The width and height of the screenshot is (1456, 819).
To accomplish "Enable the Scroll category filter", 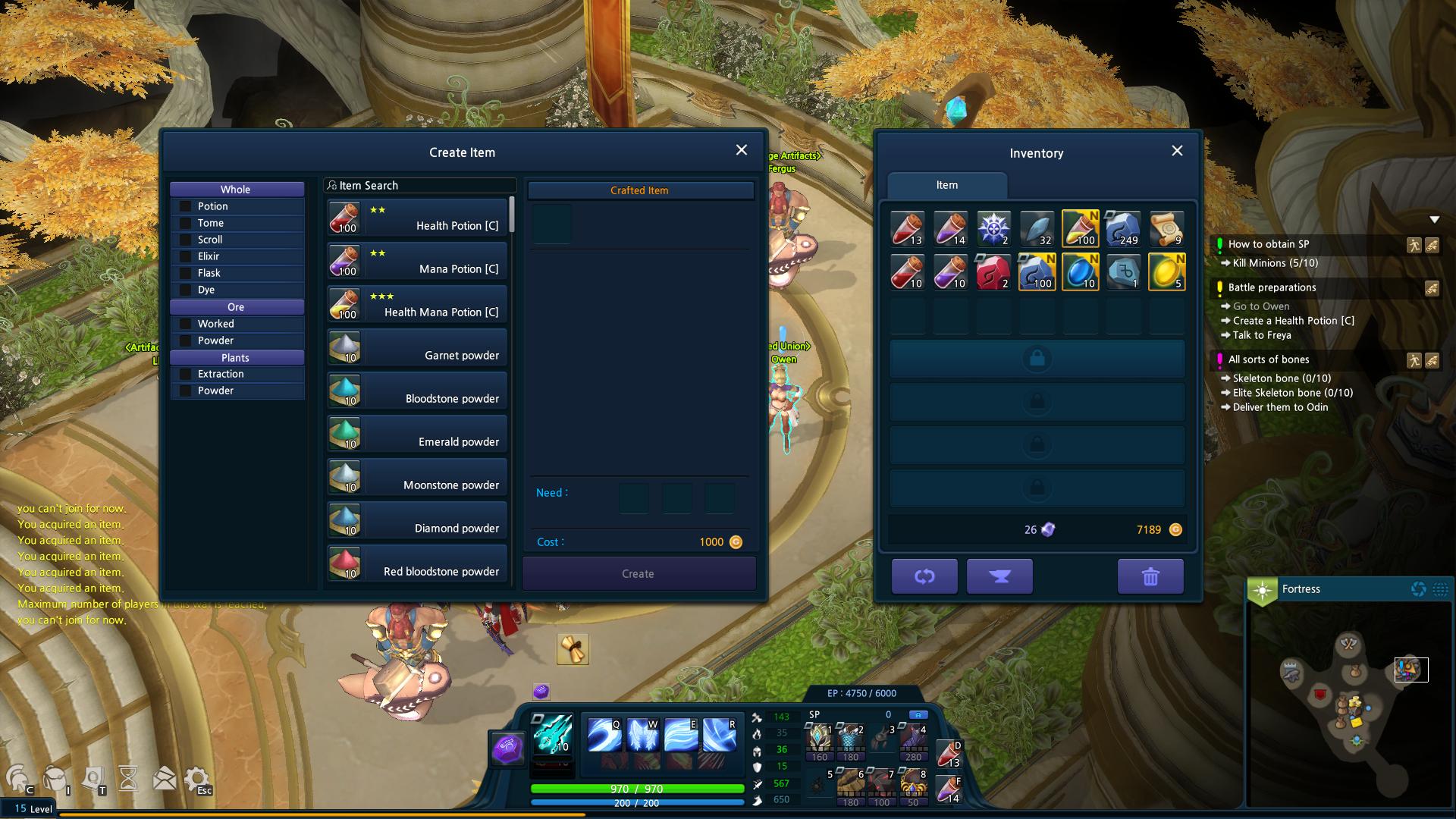I will 185,240.
